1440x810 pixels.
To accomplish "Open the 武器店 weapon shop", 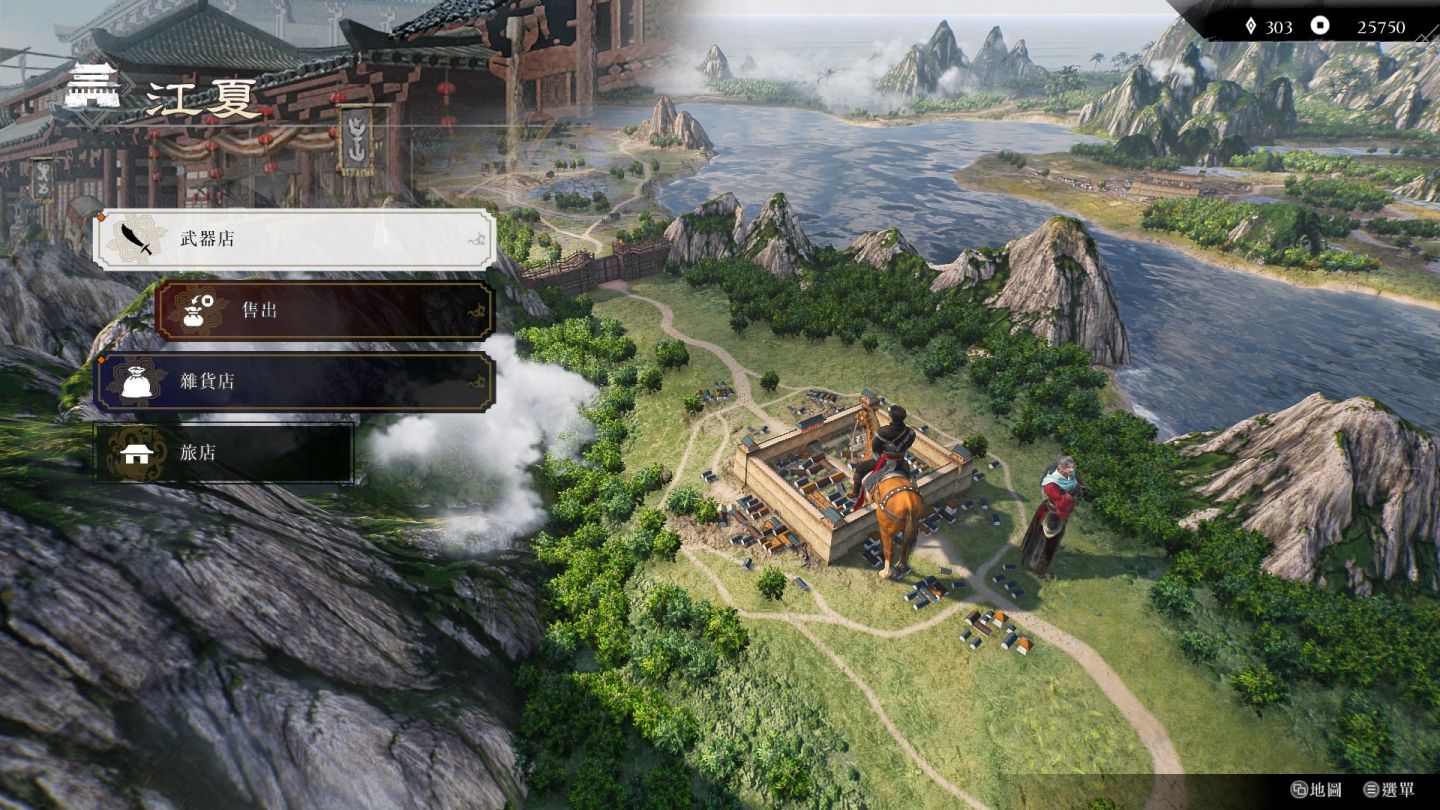I will pyautogui.click(x=294, y=239).
